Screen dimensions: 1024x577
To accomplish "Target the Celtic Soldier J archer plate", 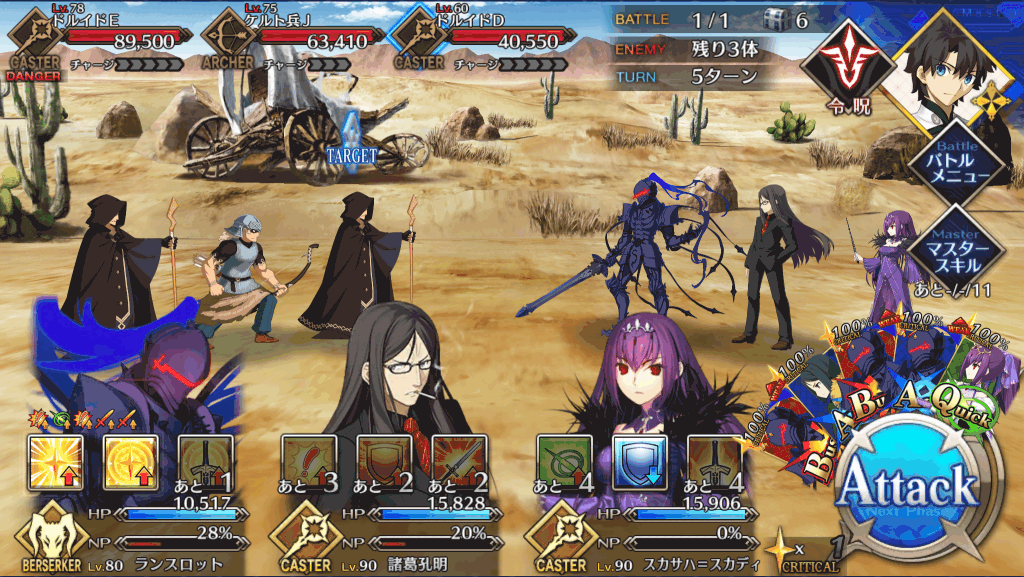I will [x=292, y=40].
